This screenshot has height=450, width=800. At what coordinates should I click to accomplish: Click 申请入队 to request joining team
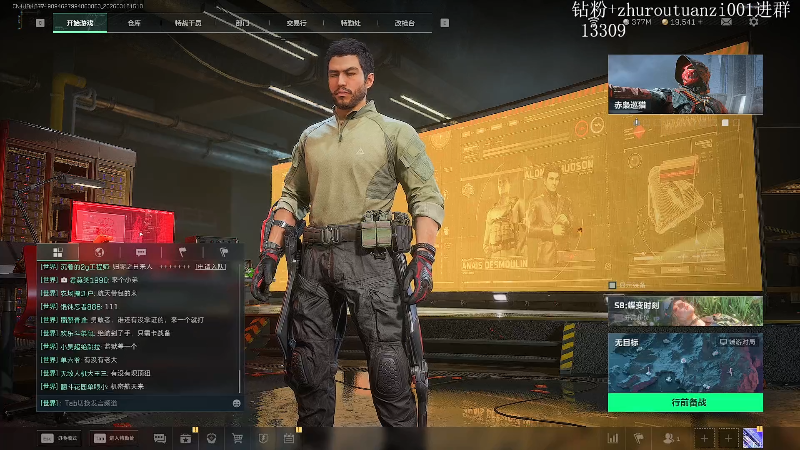coord(210,267)
